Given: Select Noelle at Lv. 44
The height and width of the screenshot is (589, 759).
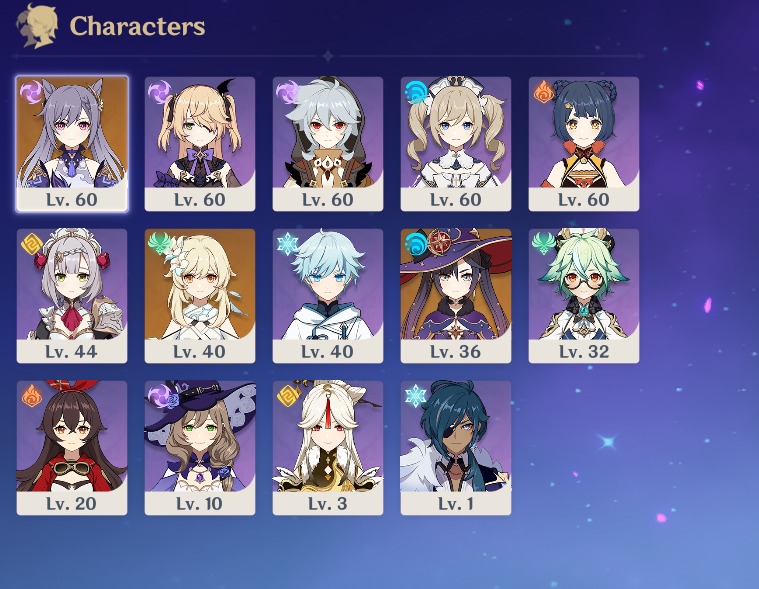Looking at the screenshot, I should [x=72, y=295].
